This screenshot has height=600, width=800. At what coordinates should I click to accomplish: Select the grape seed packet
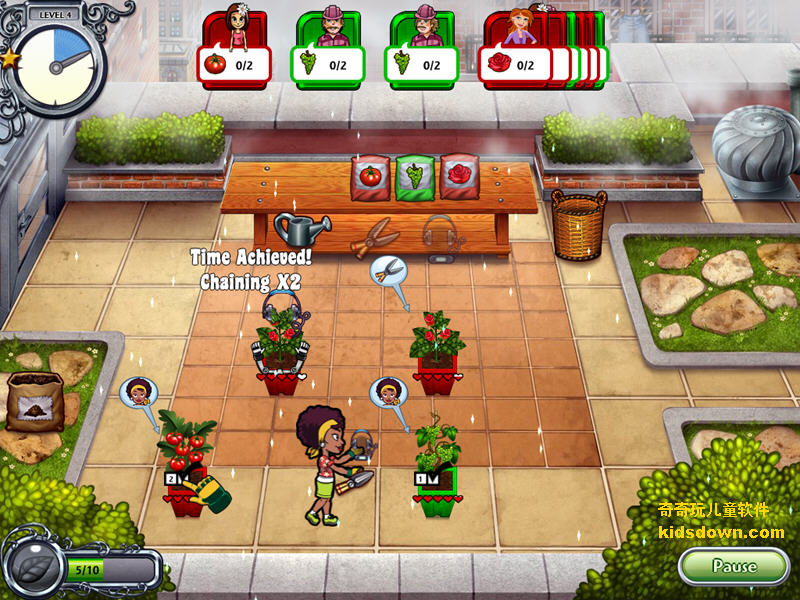coord(414,176)
